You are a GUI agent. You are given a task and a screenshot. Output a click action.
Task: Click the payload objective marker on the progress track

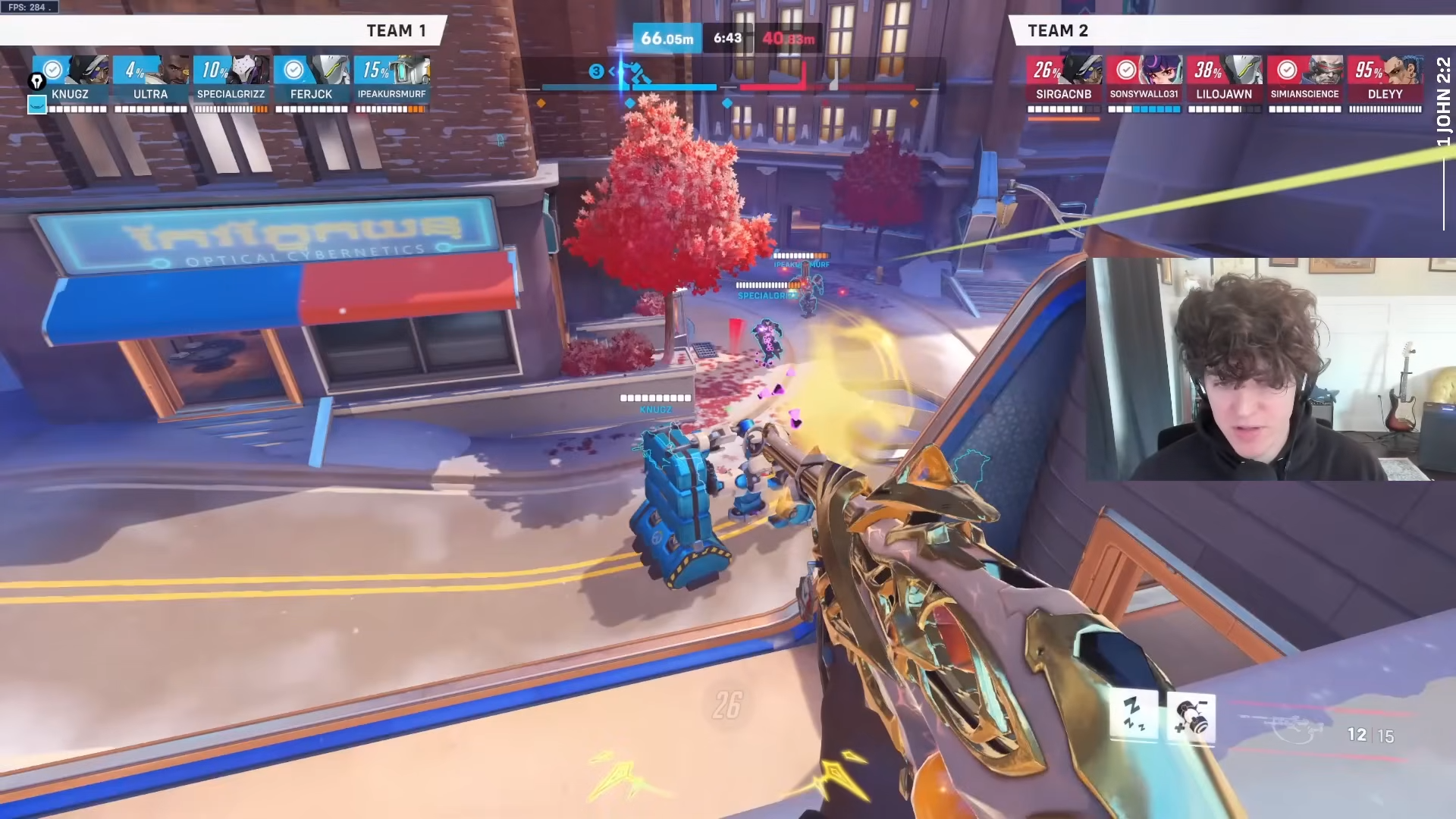(635, 74)
